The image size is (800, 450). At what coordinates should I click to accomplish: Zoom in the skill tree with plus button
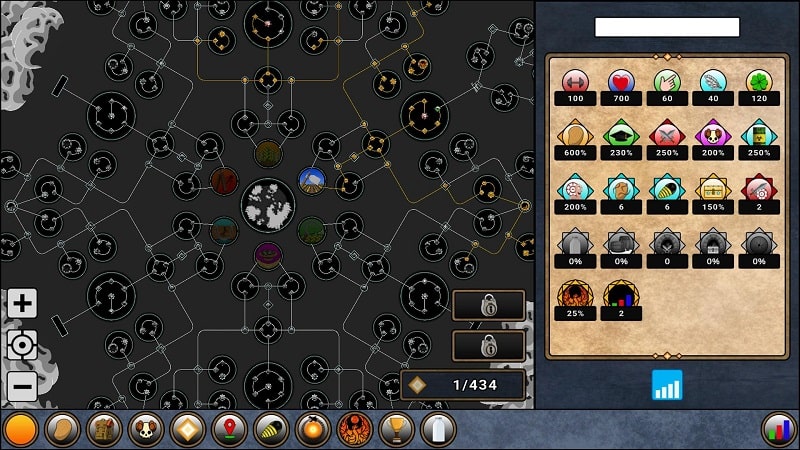(22, 304)
